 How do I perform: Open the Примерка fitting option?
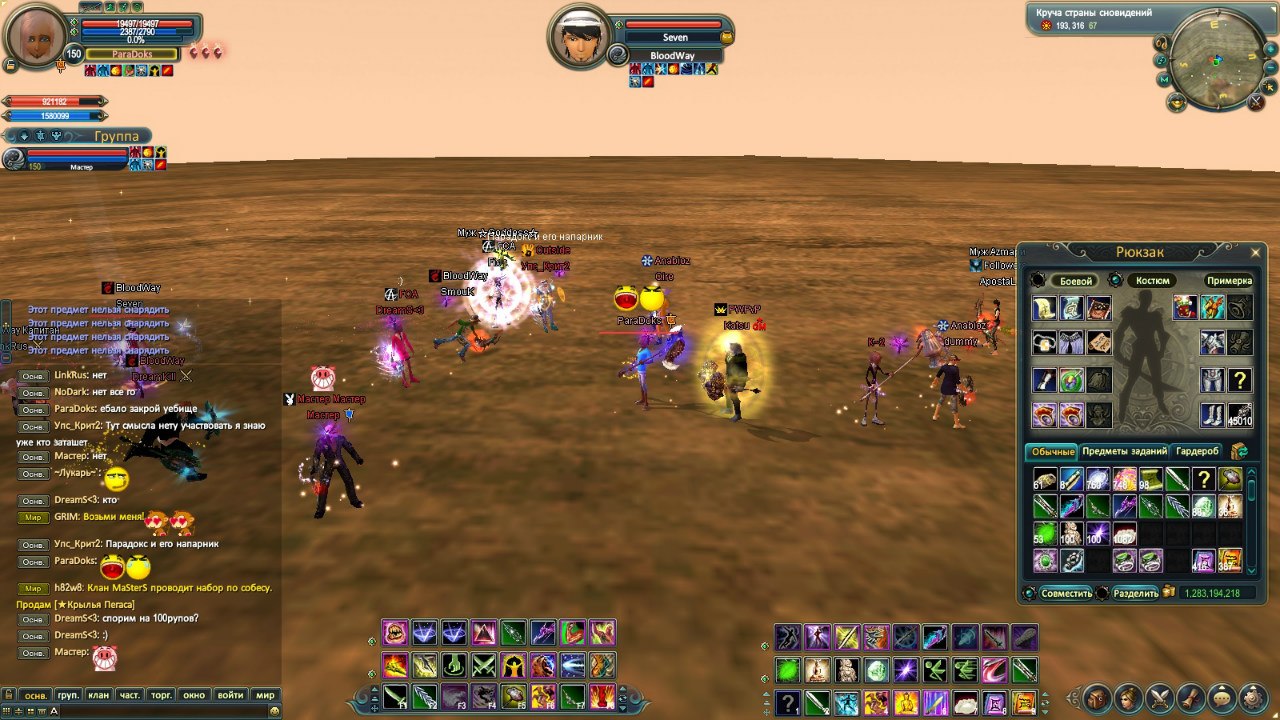point(1229,281)
